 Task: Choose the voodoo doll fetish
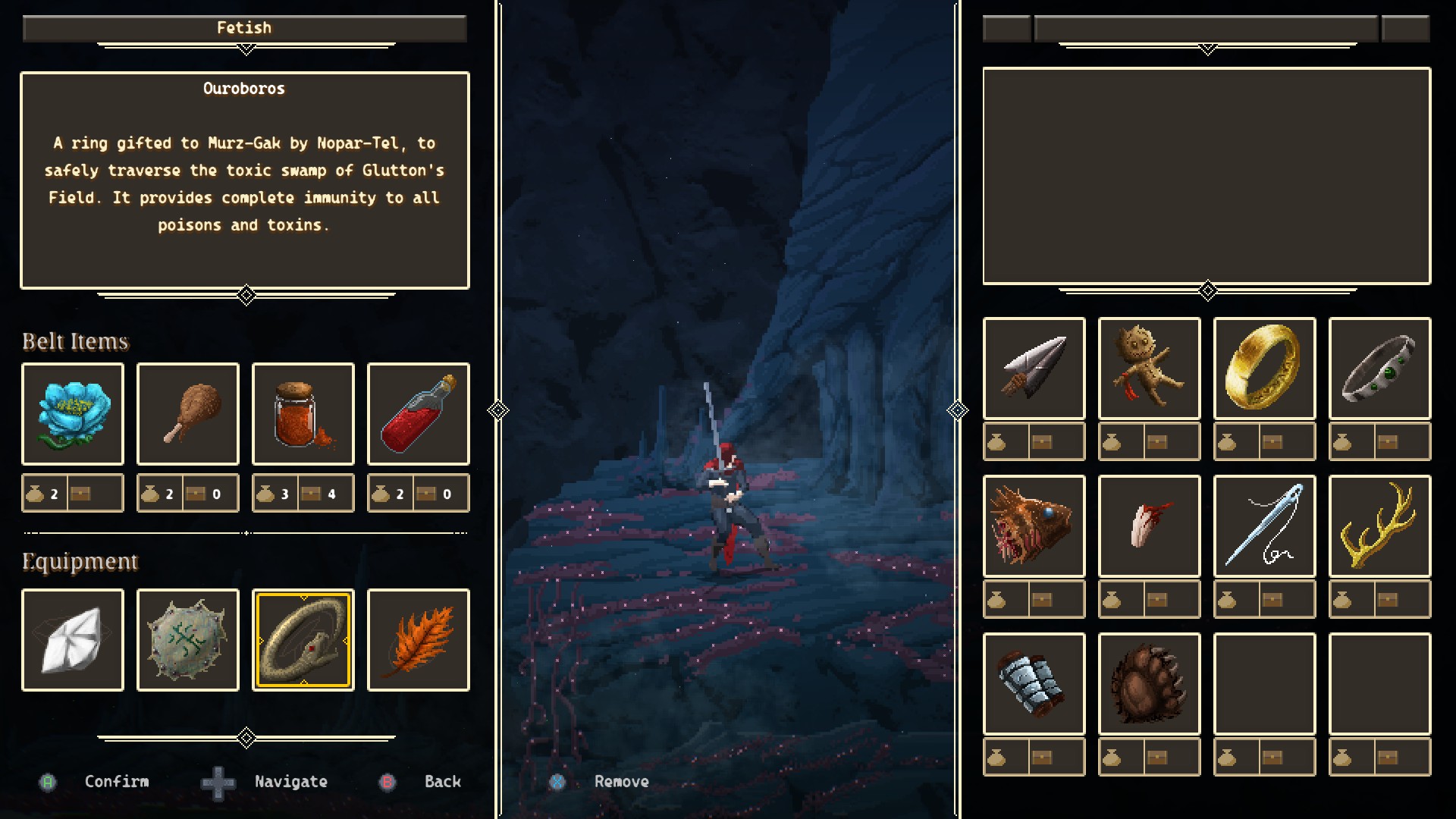tap(1150, 369)
